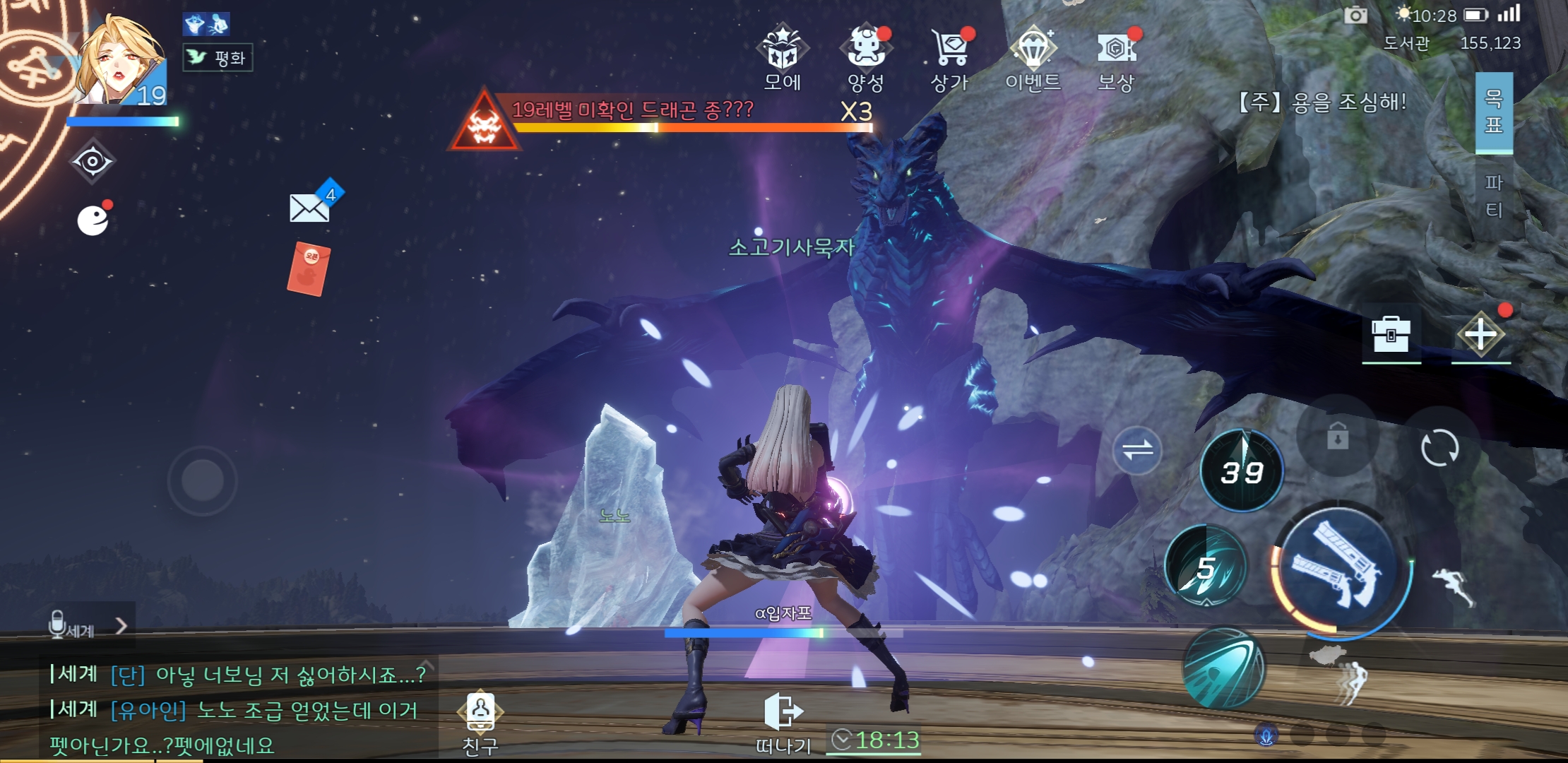Image resolution: width=1568 pixels, height=763 pixels.
Task: Activate the dodge running figure button
Action: [x=1454, y=587]
